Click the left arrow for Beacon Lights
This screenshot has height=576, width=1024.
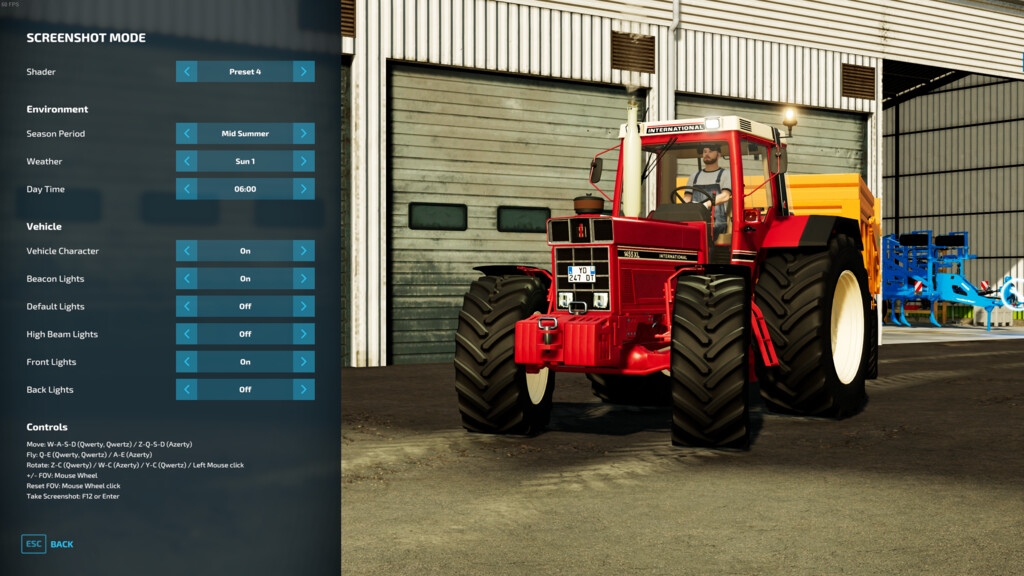pos(186,279)
